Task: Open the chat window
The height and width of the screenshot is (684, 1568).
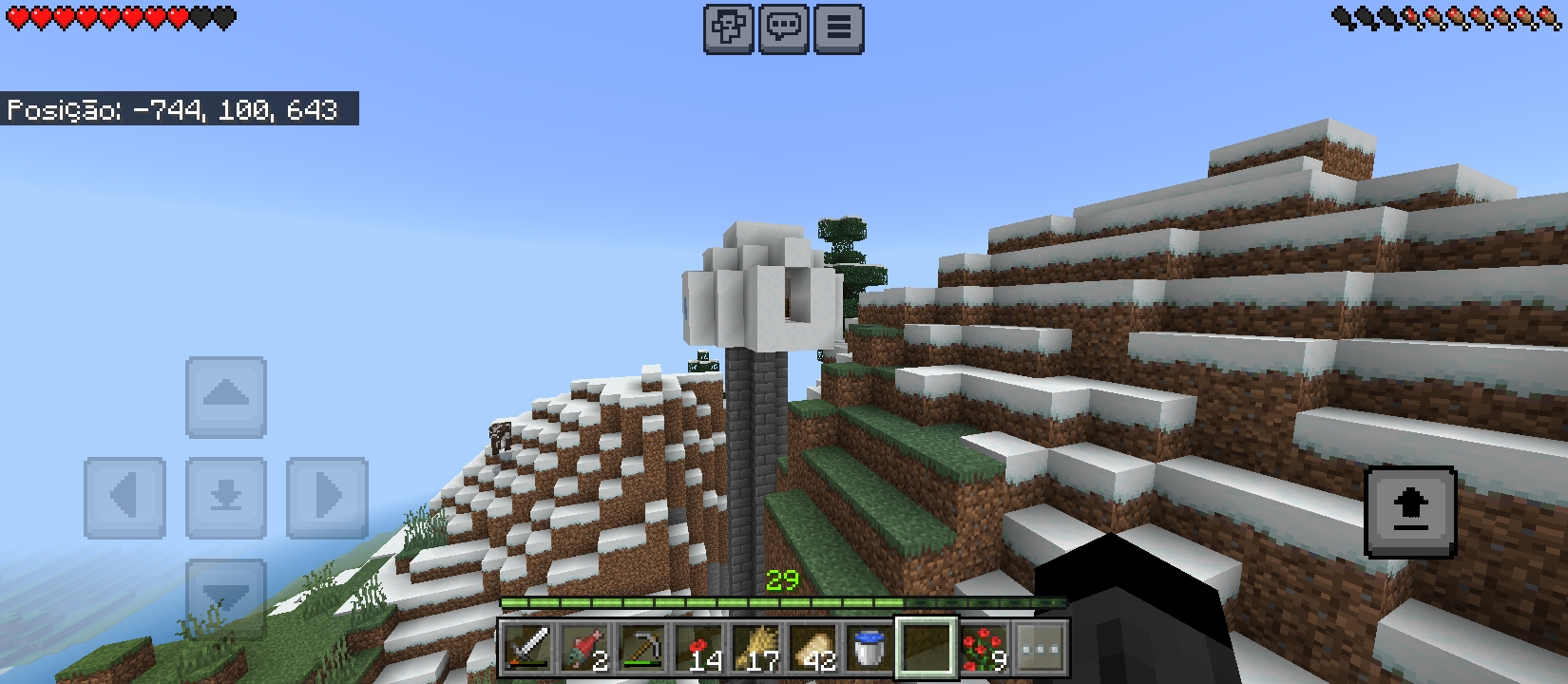Action: click(782, 28)
